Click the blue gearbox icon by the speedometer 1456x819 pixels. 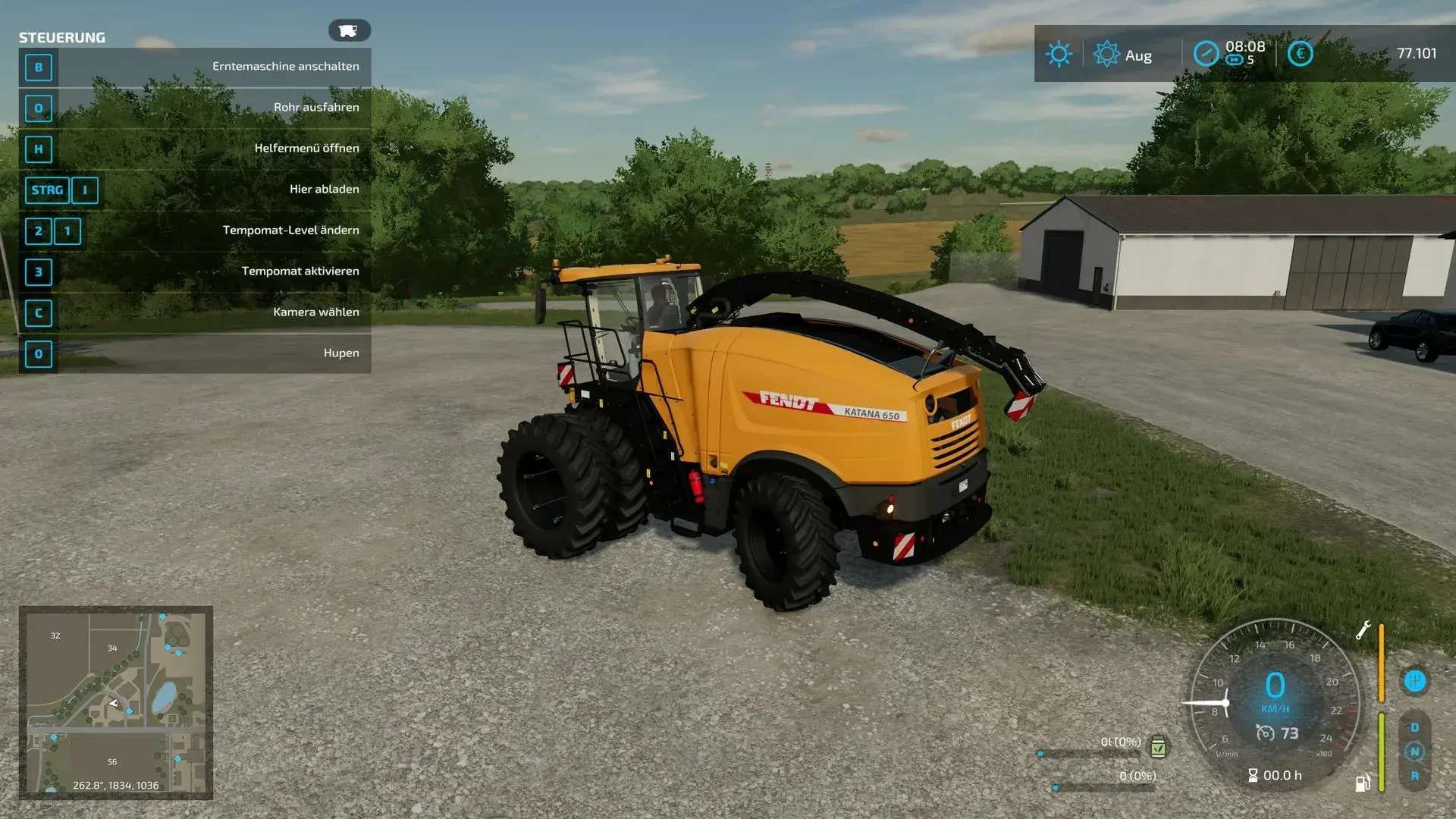click(x=1414, y=680)
